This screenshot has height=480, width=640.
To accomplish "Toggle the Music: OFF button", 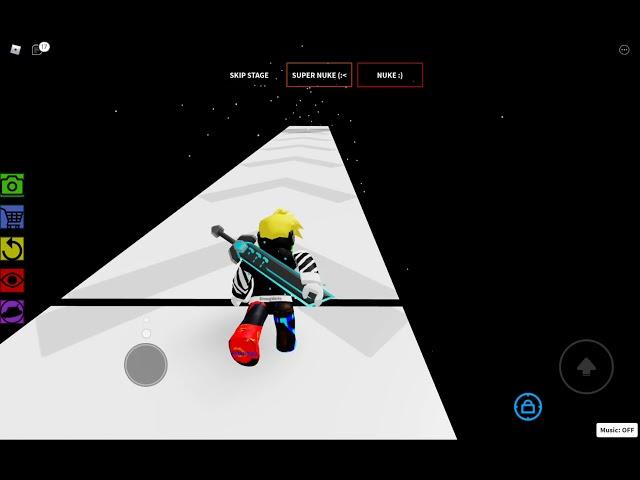I will click(x=616, y=430).
